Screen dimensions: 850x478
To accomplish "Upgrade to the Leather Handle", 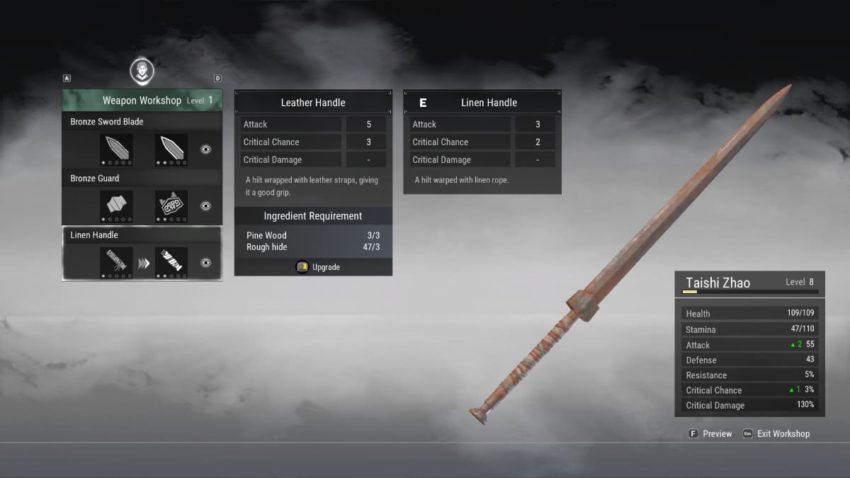I will point(319,267).
